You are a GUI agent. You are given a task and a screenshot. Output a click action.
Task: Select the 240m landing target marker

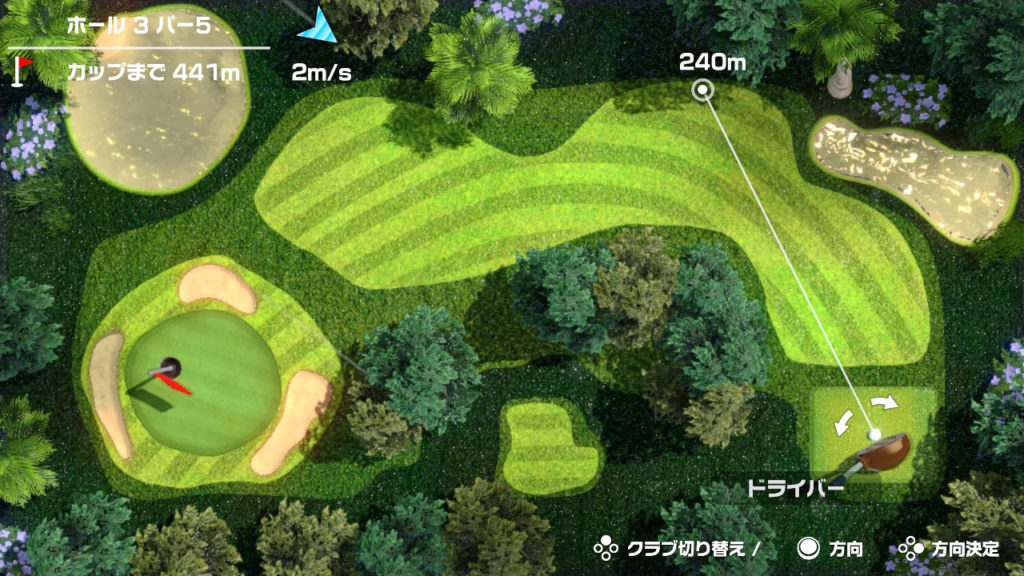[704, 91]
